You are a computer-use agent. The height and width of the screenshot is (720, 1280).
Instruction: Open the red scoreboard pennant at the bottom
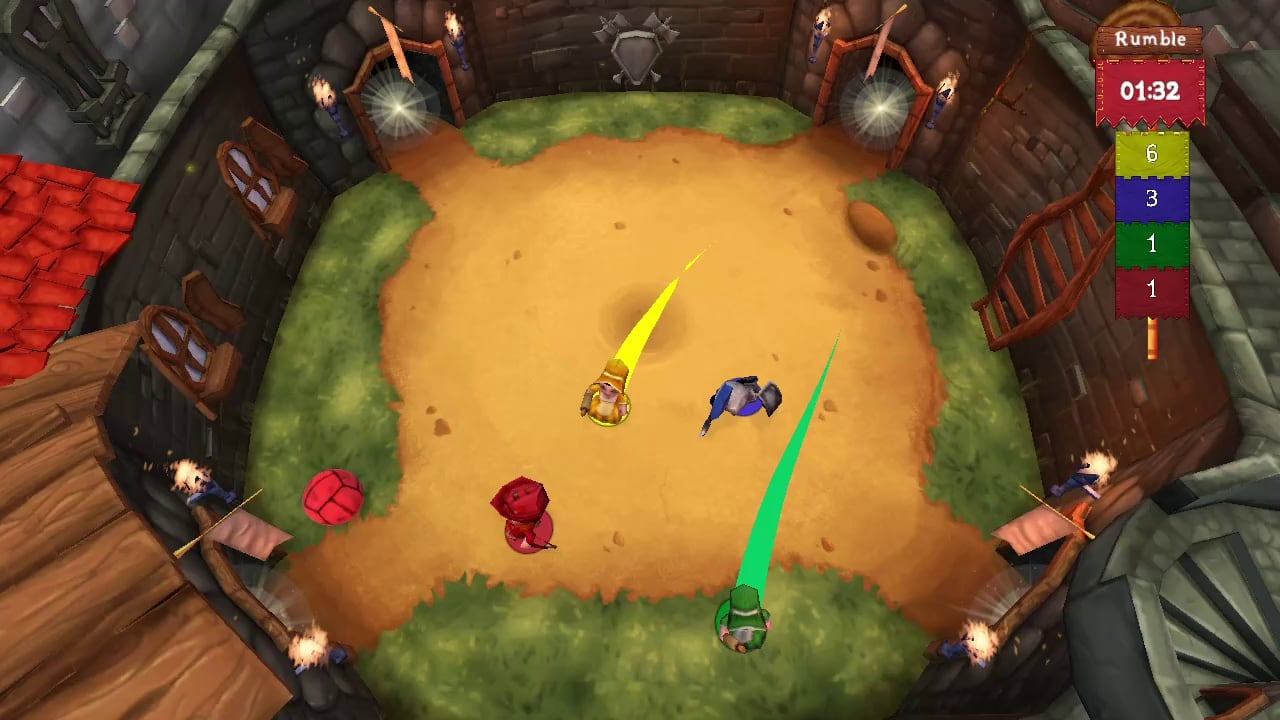click(x=1150, y=289)
